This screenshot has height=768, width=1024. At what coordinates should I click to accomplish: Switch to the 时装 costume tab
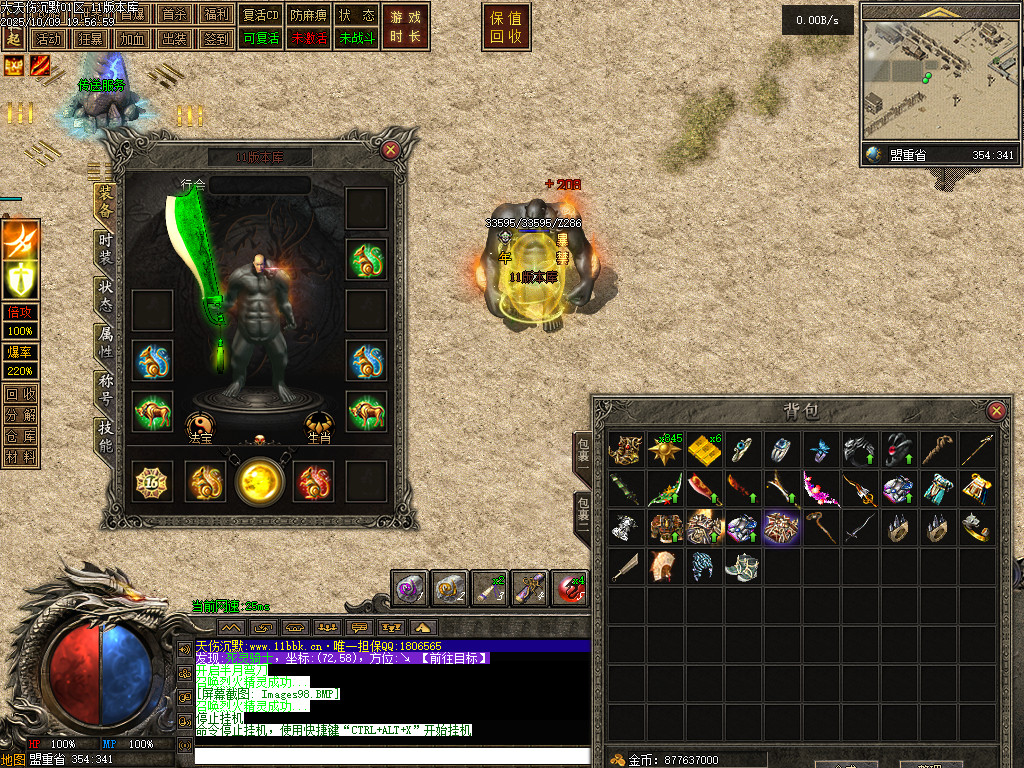click(x=105, y=246)
